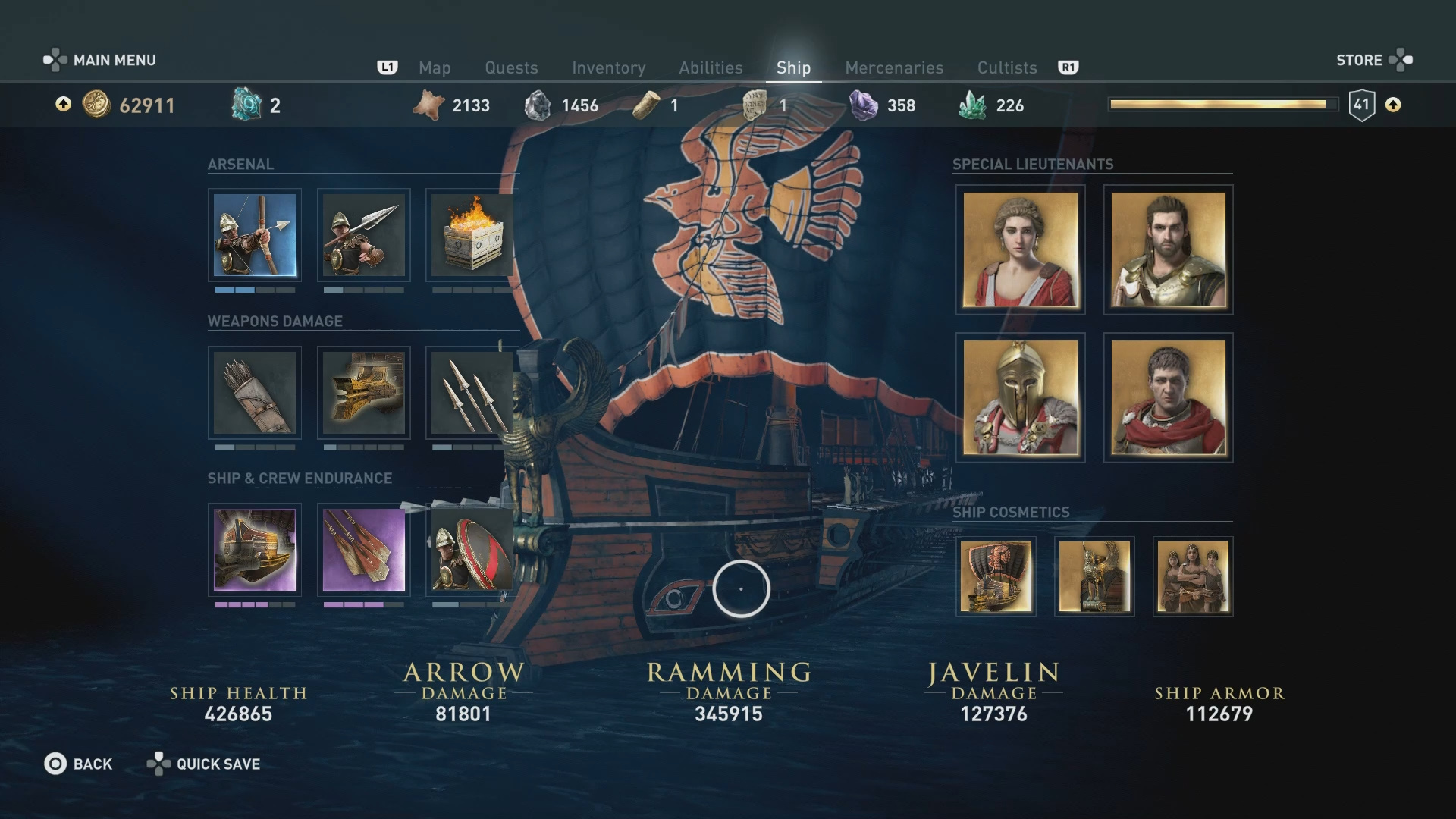Upgrade the arrow quiver weapon damage
1456x819 pixels.
point(255,392)
